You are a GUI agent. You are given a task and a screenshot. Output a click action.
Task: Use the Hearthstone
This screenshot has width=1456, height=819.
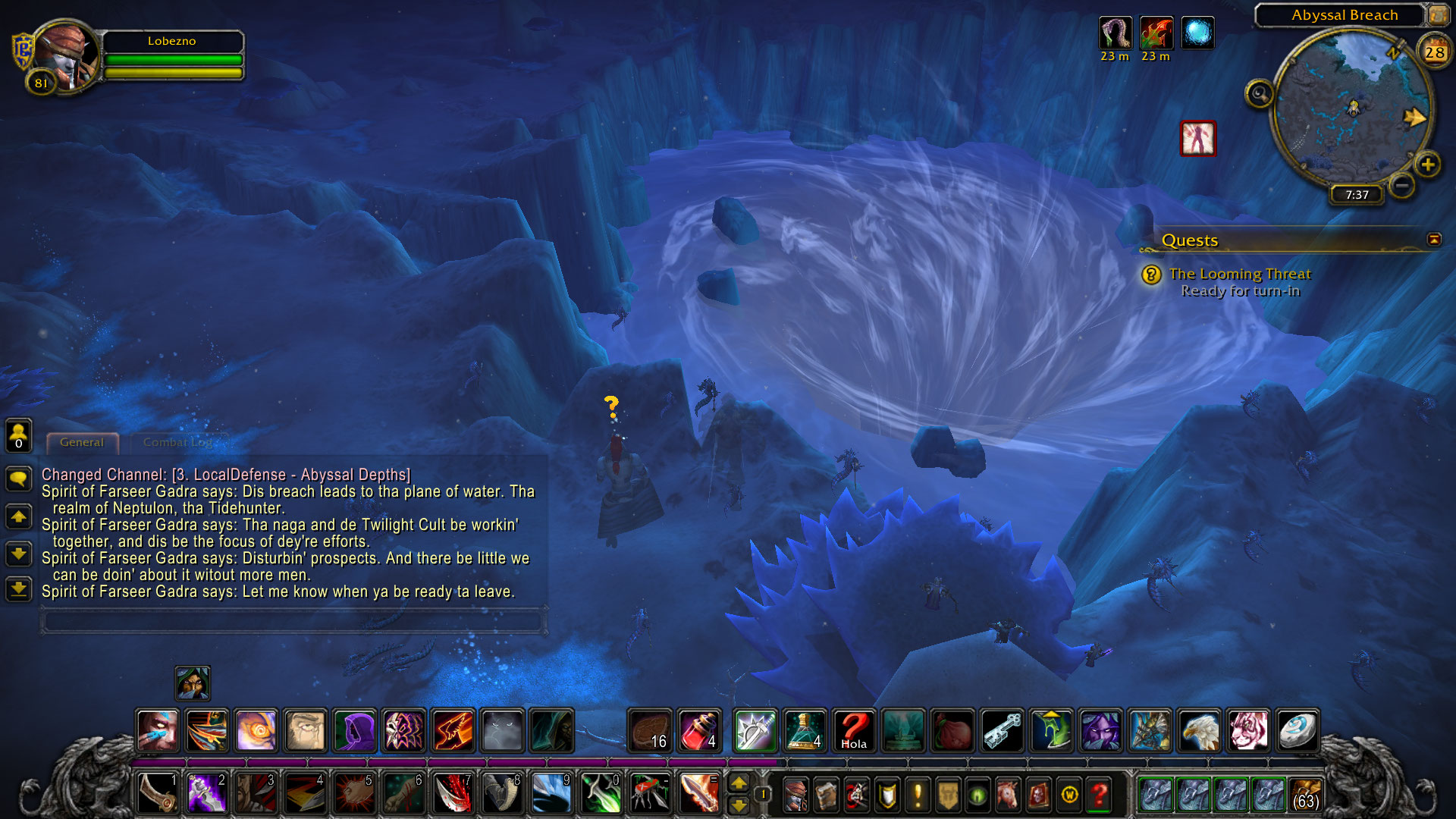tap(1298, 730)
